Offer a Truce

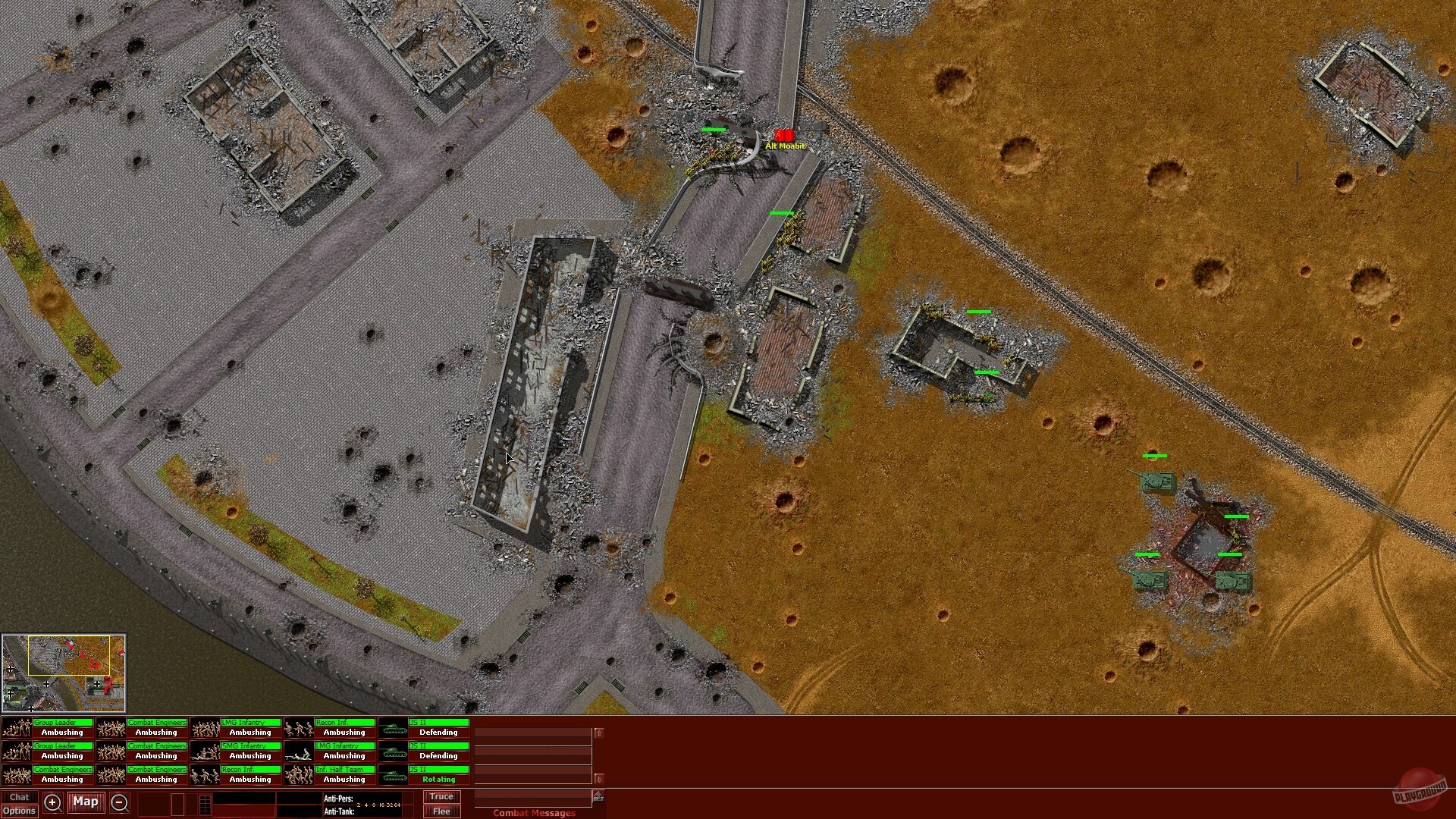tap(441, 796)
